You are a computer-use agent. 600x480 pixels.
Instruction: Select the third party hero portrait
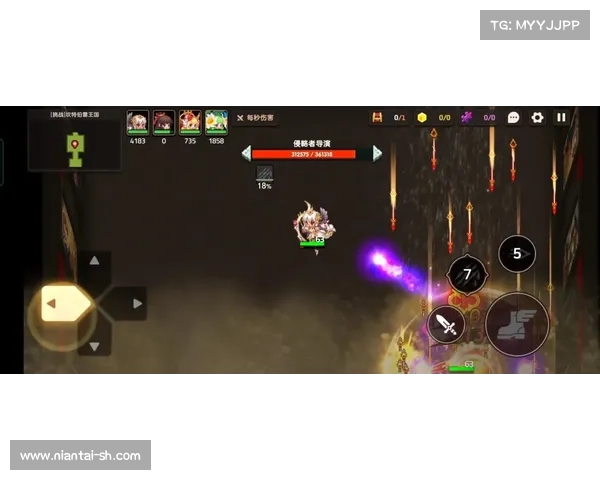(190, 122)
